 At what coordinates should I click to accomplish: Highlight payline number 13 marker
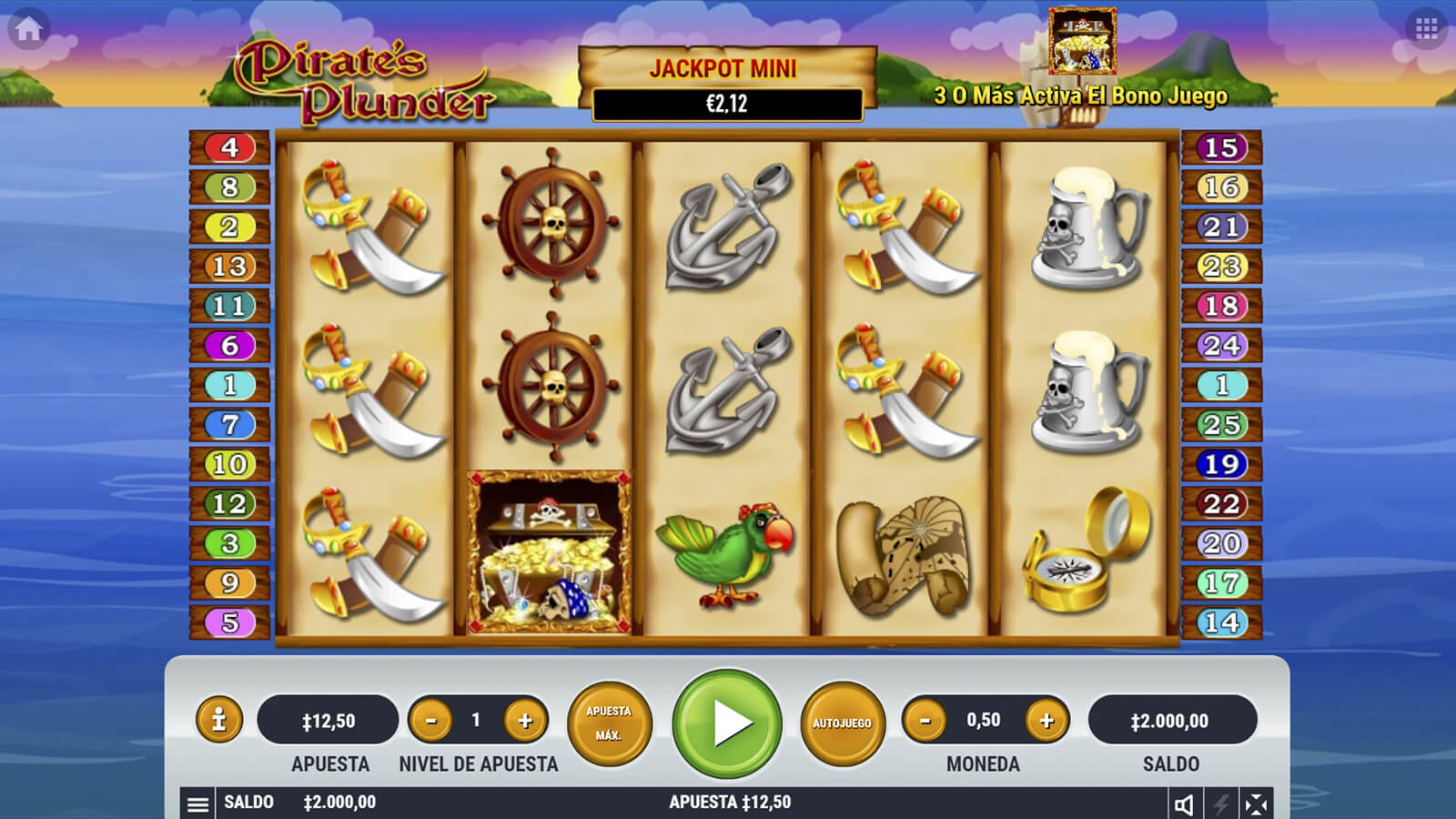229,266
